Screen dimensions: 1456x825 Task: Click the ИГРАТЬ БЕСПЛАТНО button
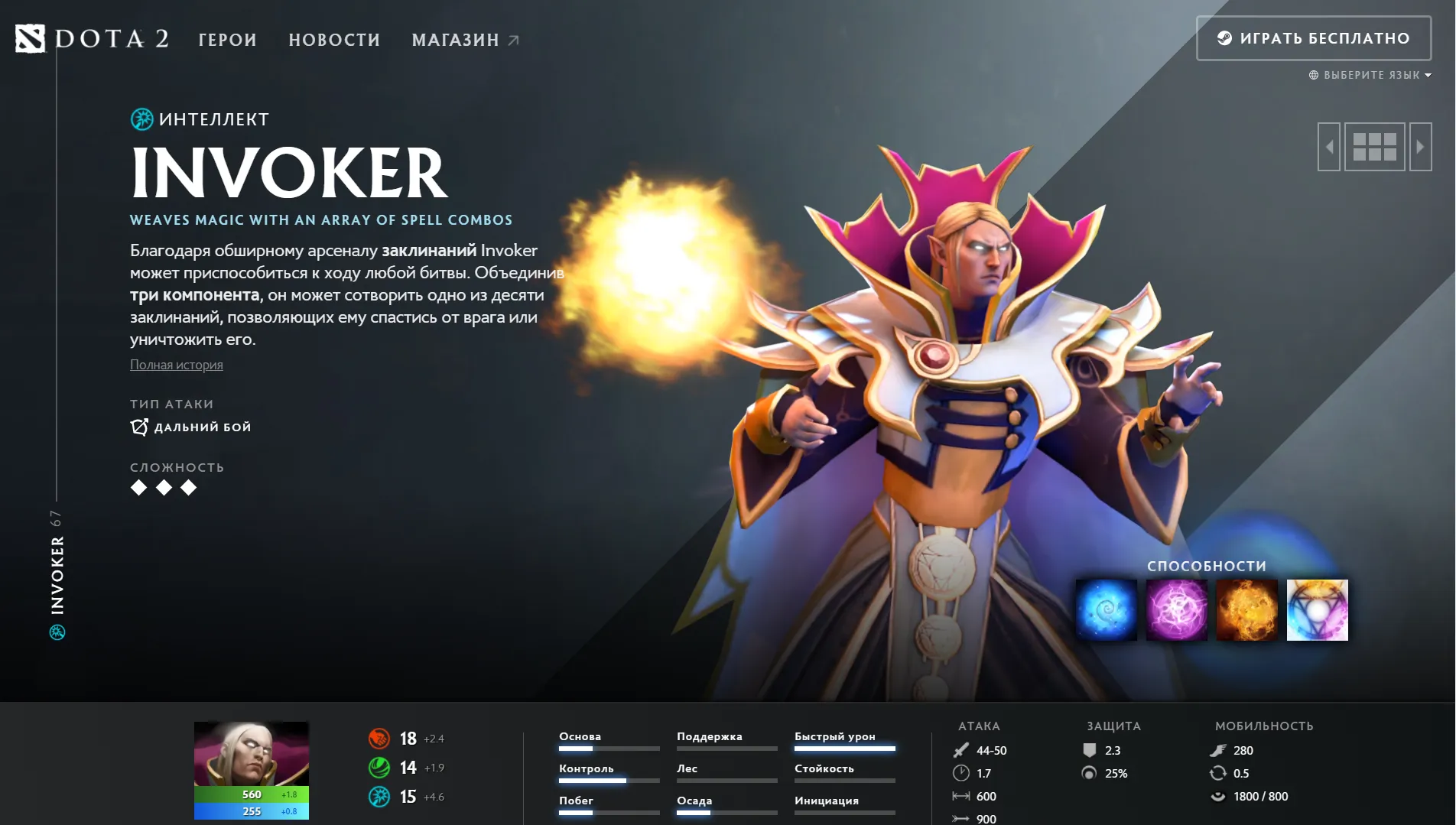(x=1314, y=37)
